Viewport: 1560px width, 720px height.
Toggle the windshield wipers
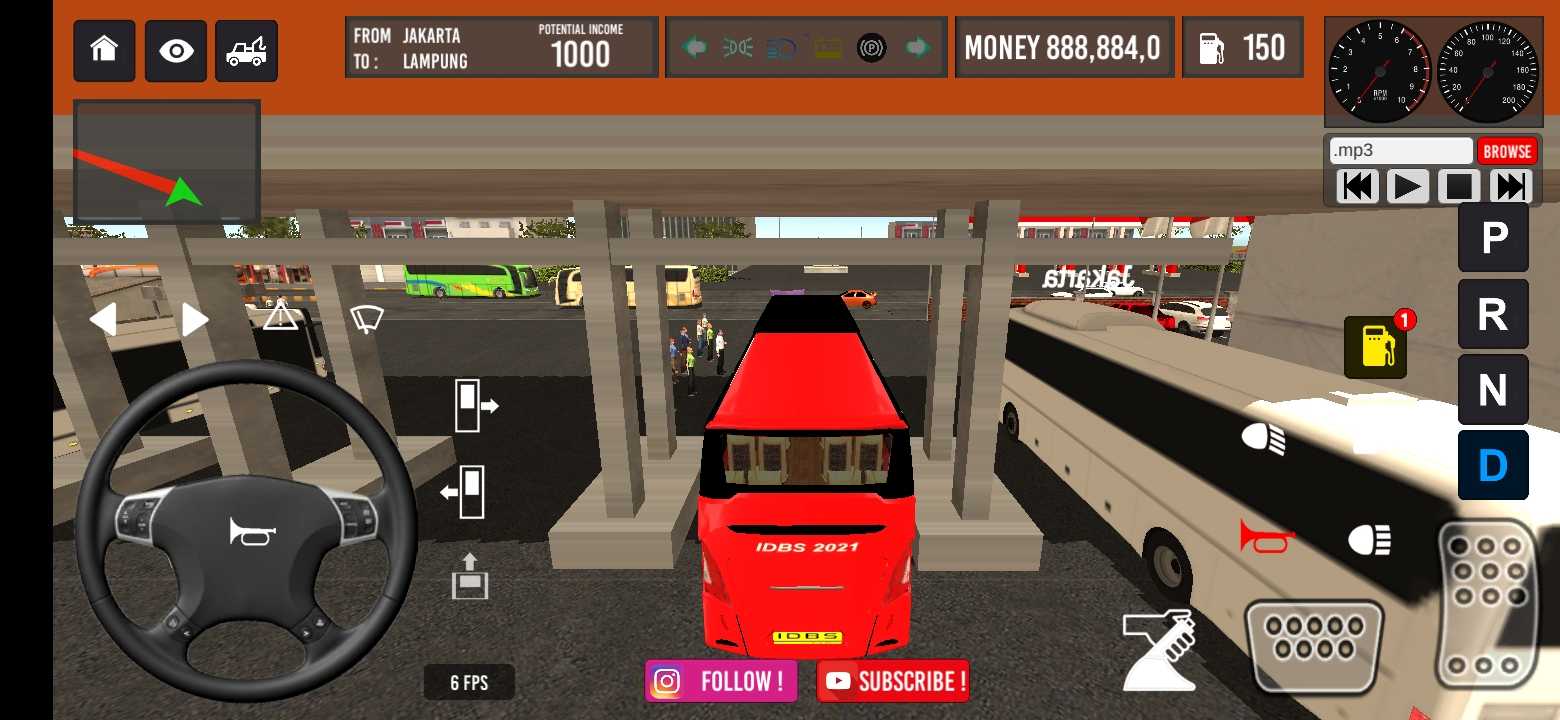[x=367, y=319]
